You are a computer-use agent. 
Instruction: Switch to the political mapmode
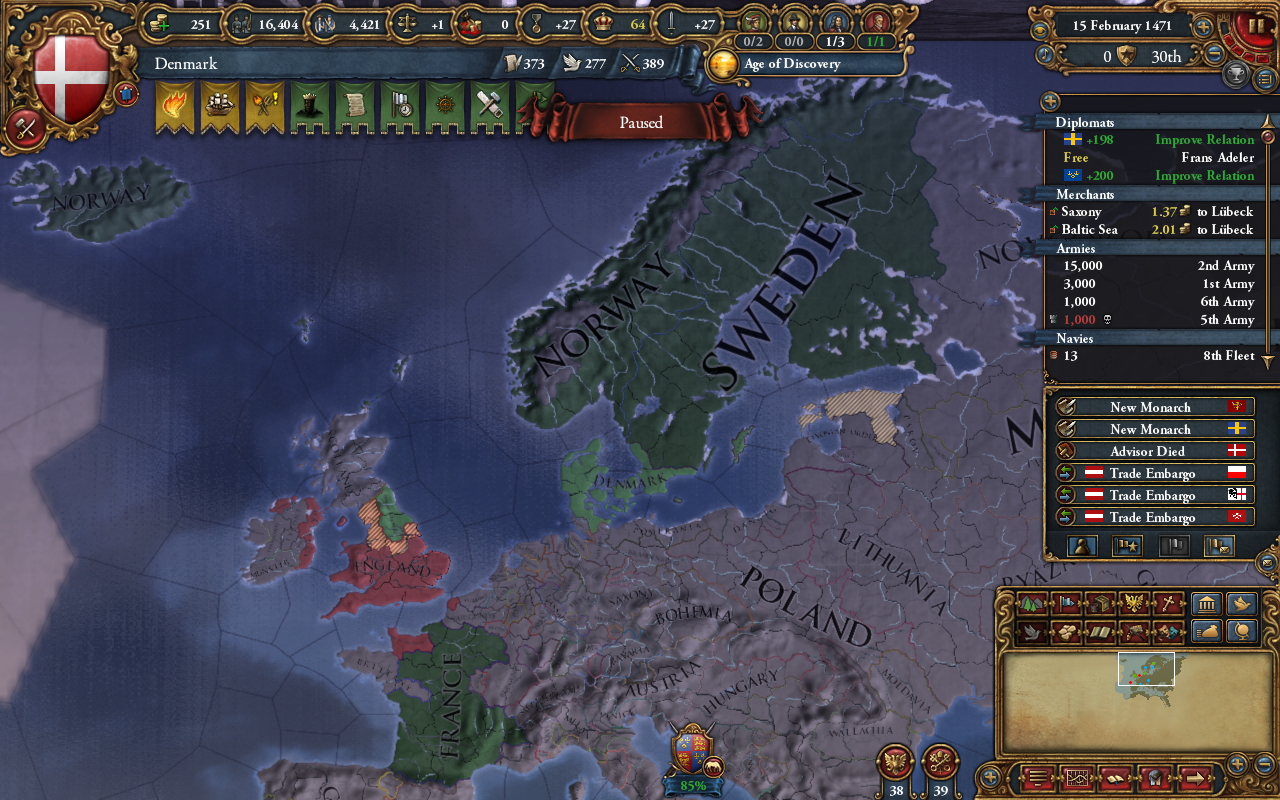[1067, 603]
